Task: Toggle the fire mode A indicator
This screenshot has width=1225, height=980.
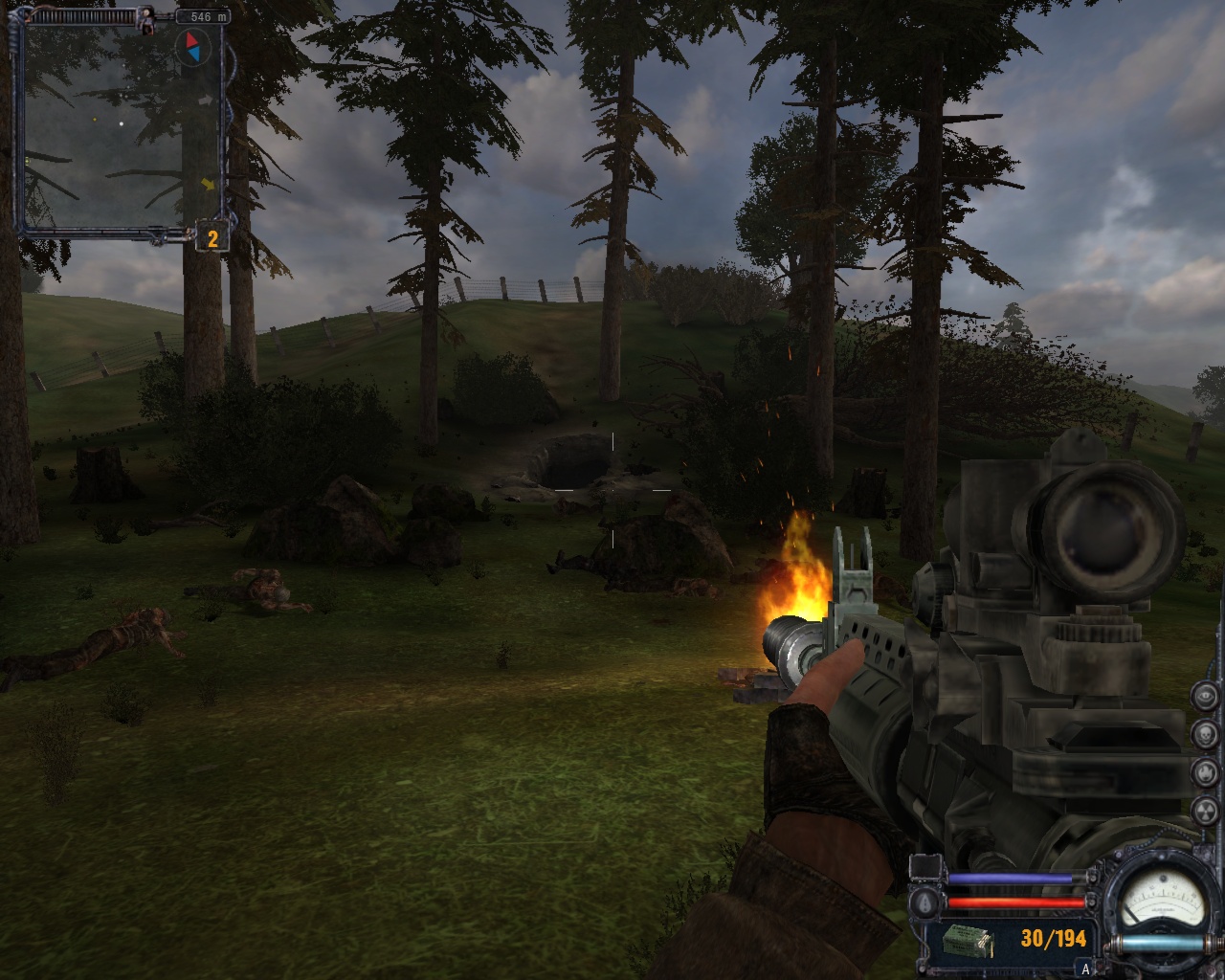Action: click(x=1085, y=969)
